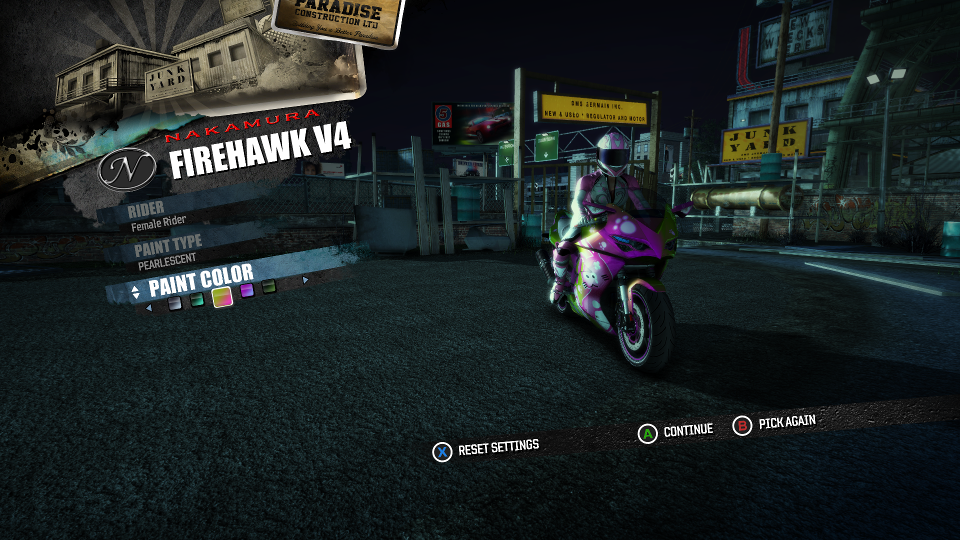Viewport: 960px width, 540px height.
Task: Choose the magenta purple paint swatch
Action: (x=247, y=291)
